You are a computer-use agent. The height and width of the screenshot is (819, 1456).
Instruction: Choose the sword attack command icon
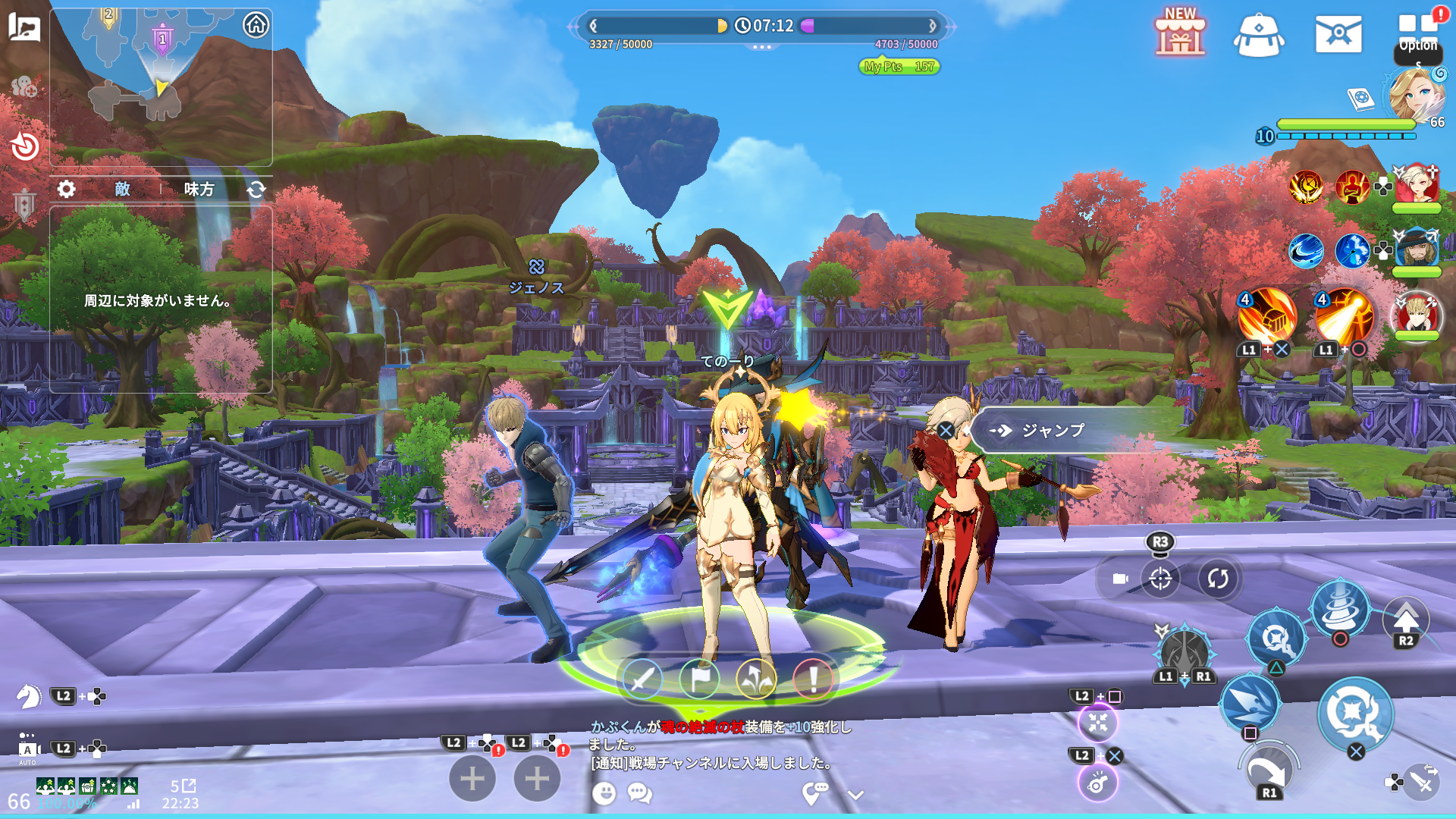pos(642,679)
